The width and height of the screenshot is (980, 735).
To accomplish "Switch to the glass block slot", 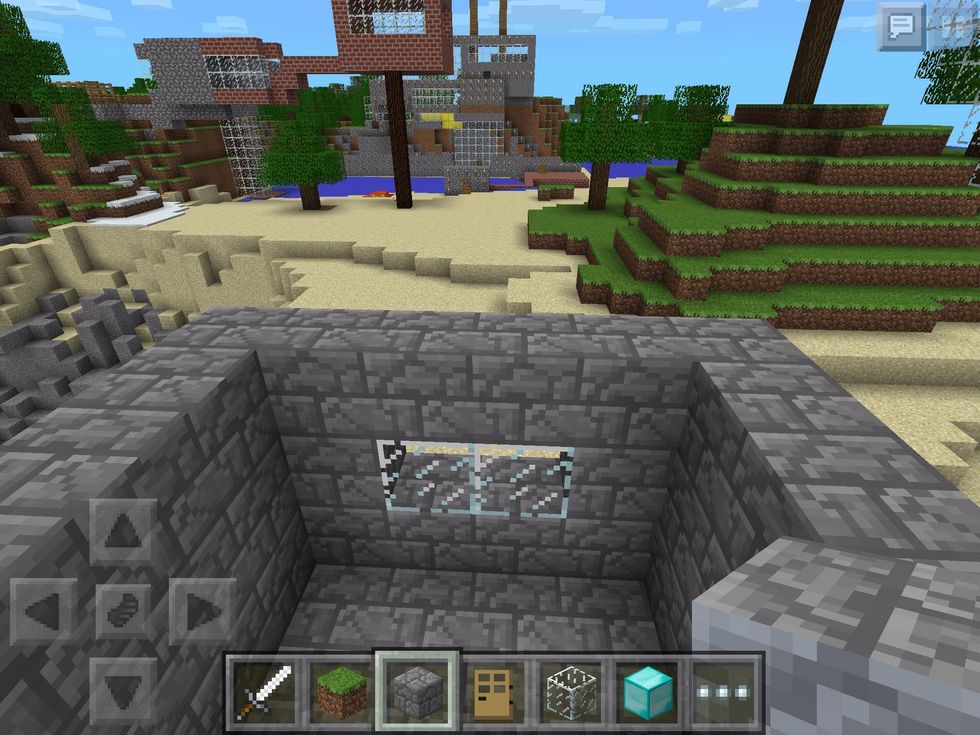I will (571, 692).
